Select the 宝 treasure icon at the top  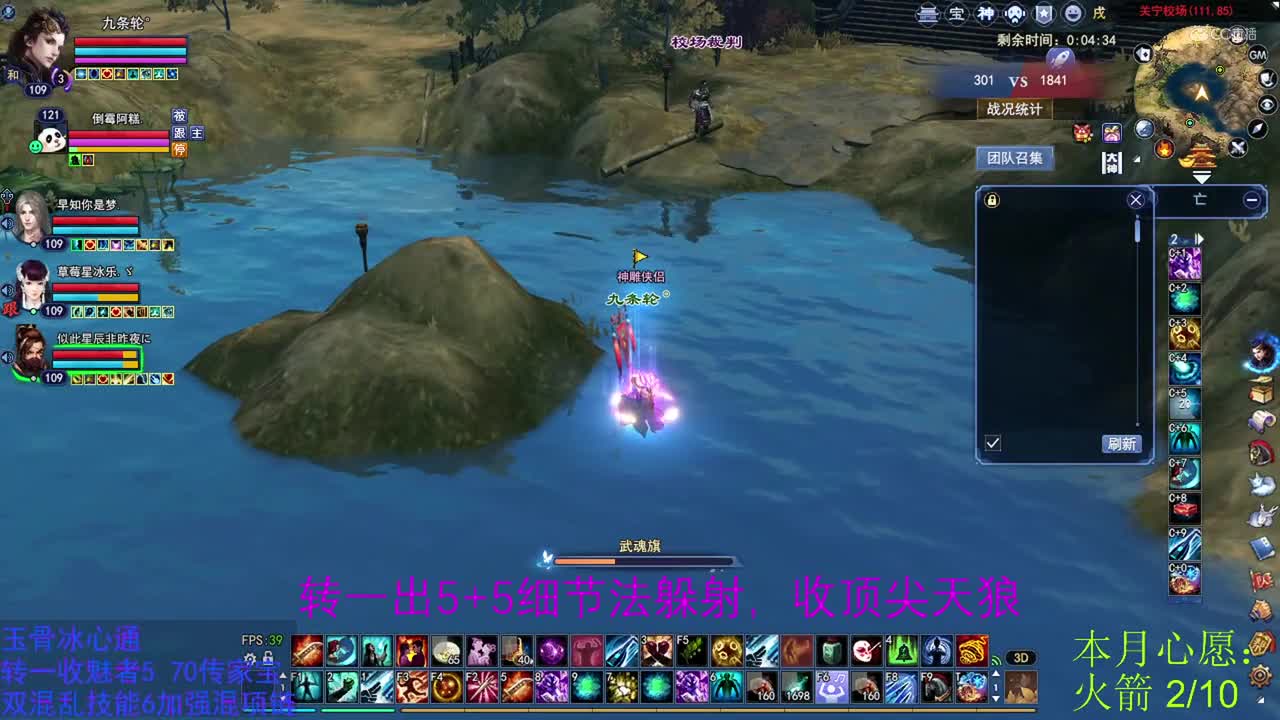coord(956,13)
